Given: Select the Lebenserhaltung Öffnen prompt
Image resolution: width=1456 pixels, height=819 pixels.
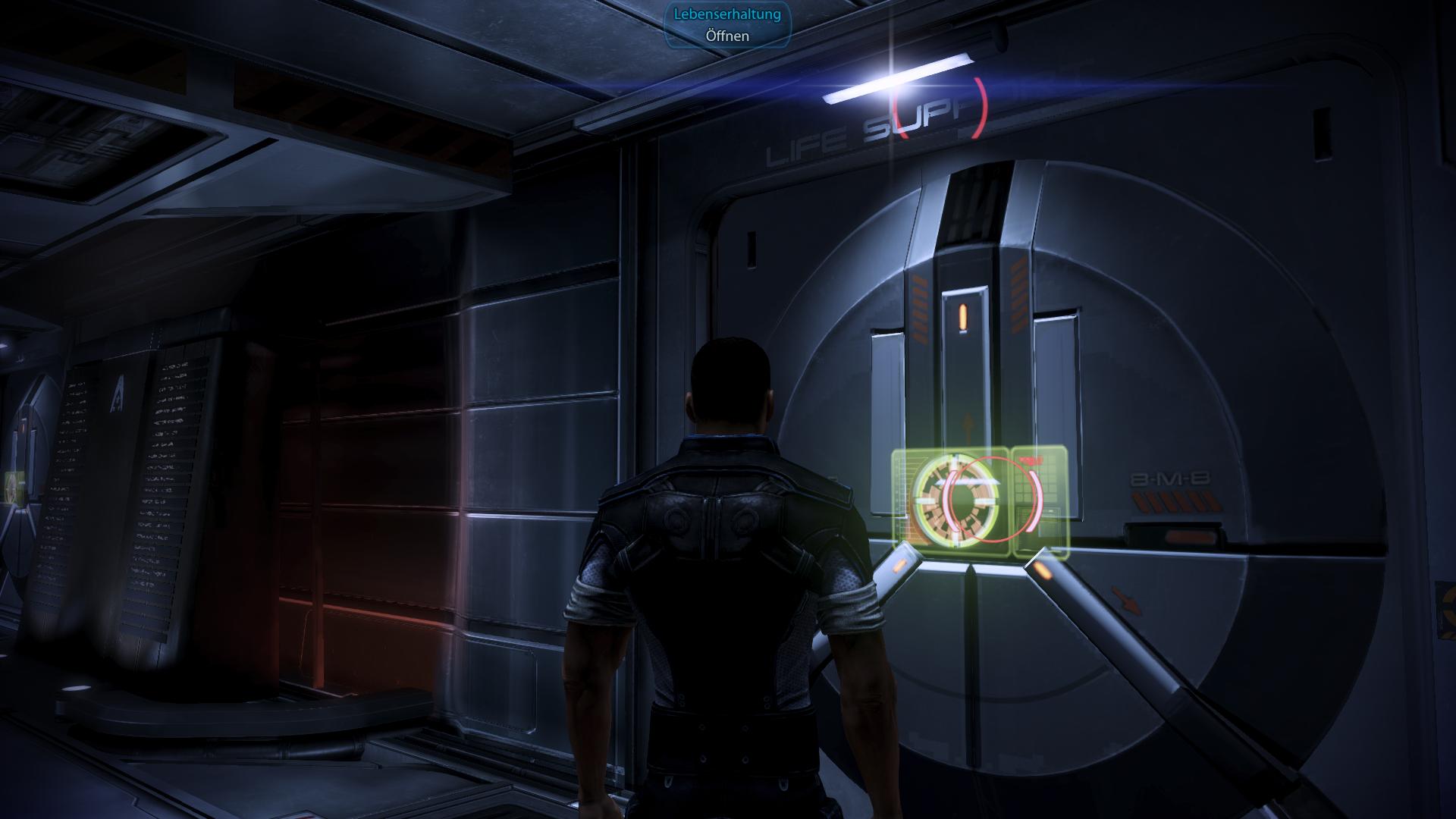Looking at the screenshot, I should click(727, 25).
